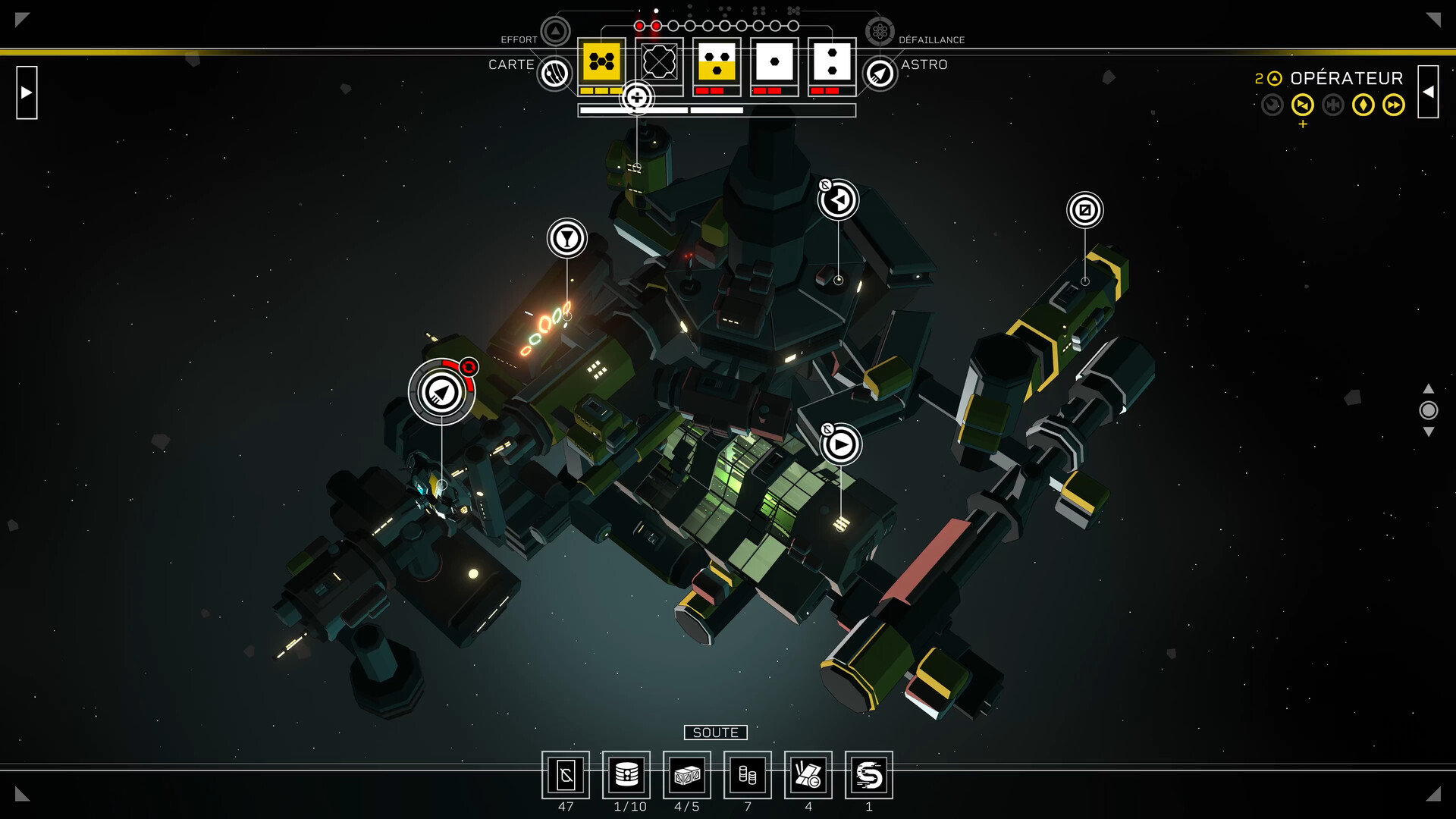Select the slashed-square location marker

click(1085, 210)
